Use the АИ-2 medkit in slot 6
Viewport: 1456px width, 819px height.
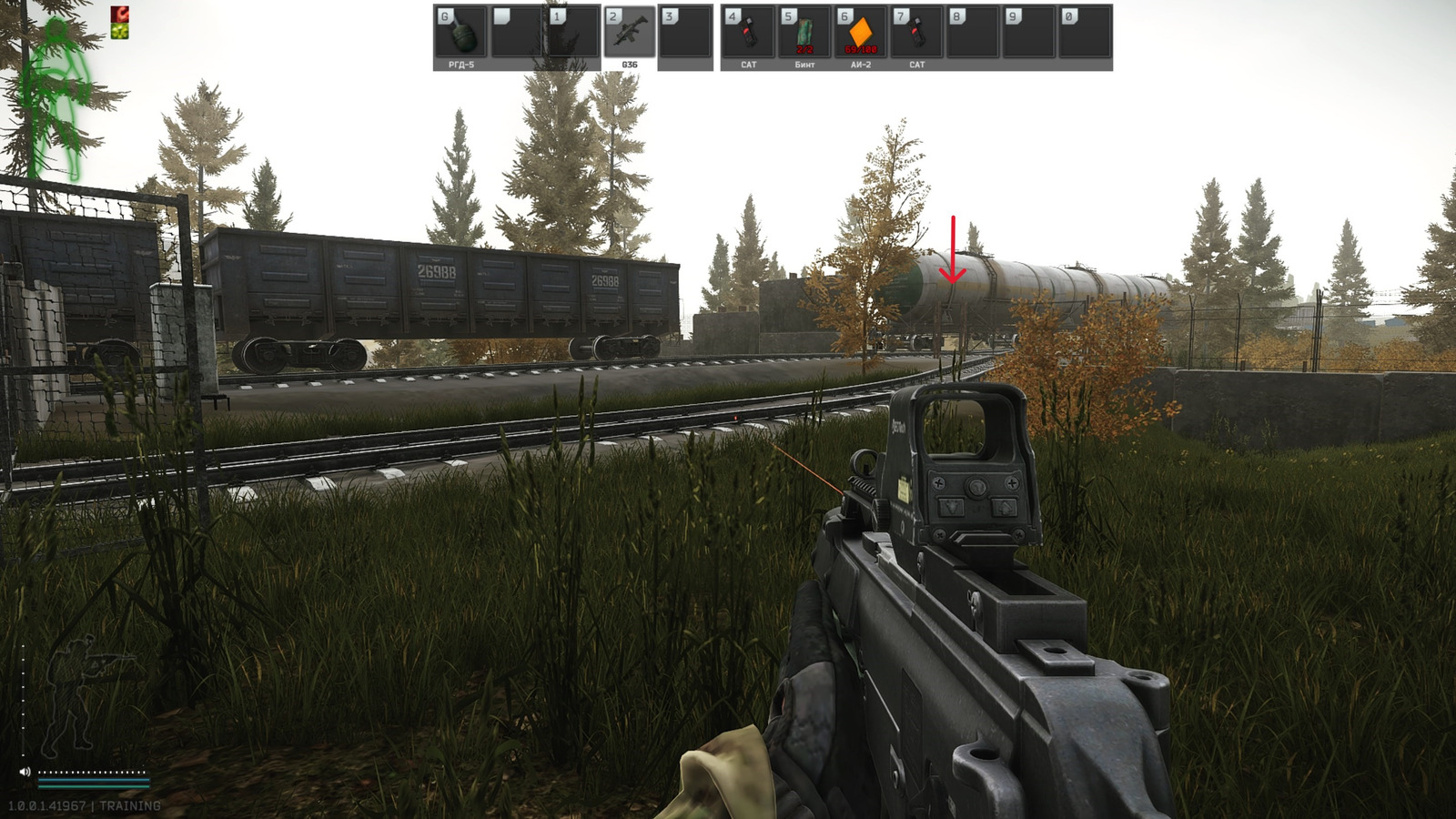coord(863,30)
